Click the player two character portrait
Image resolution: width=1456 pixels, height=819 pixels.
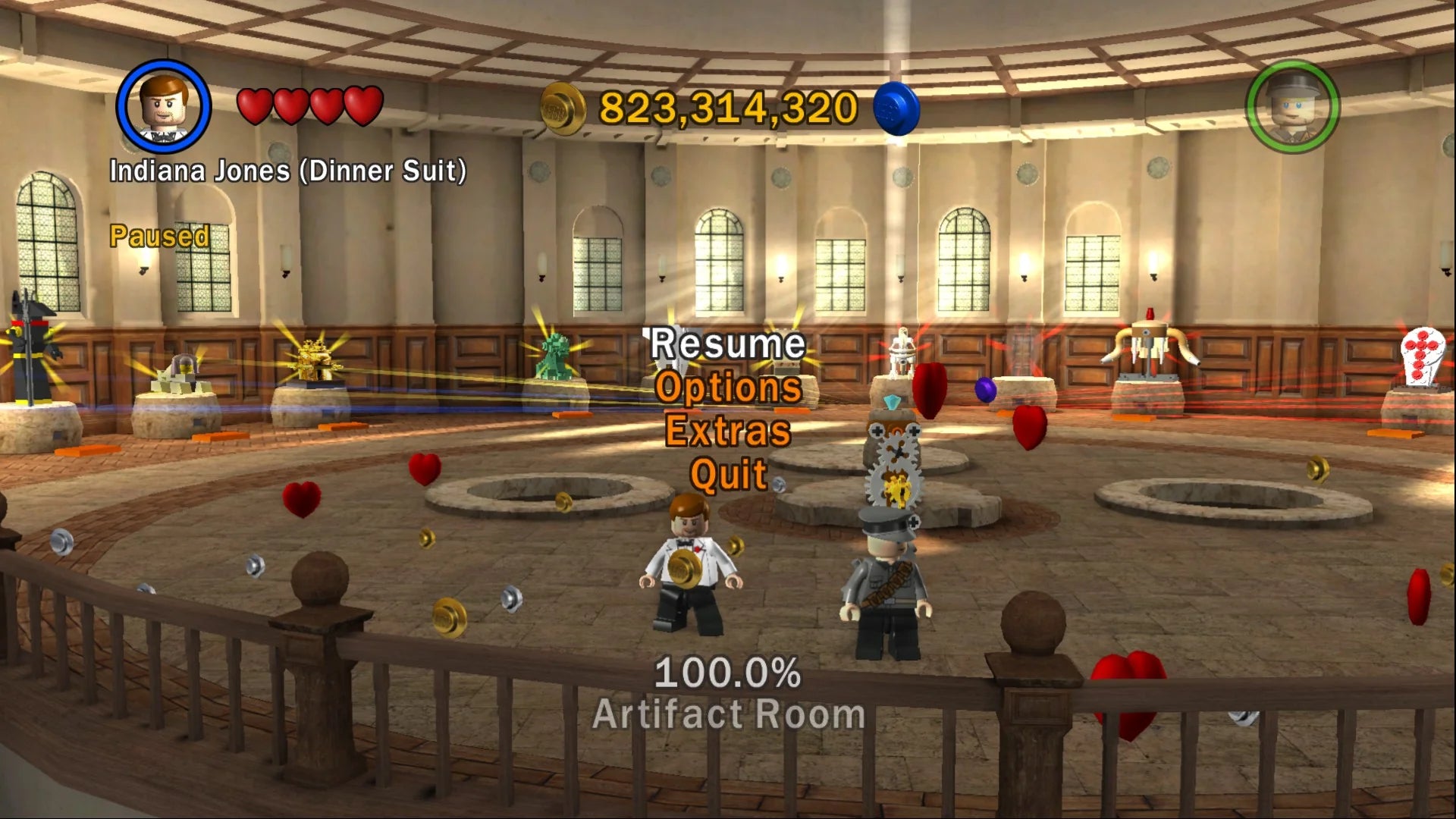click(x=1294, y=108)
